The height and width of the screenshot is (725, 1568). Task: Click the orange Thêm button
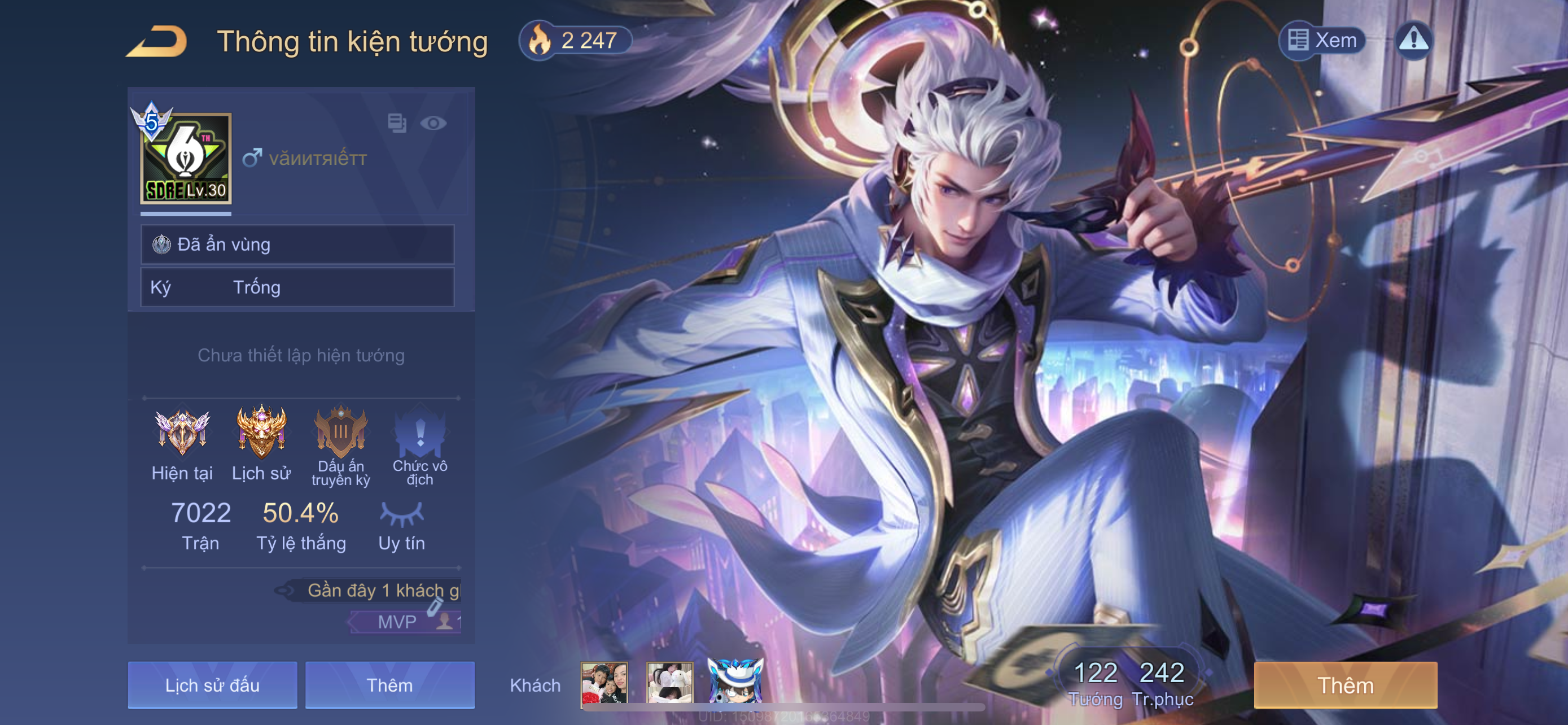tap(1345, 685)
